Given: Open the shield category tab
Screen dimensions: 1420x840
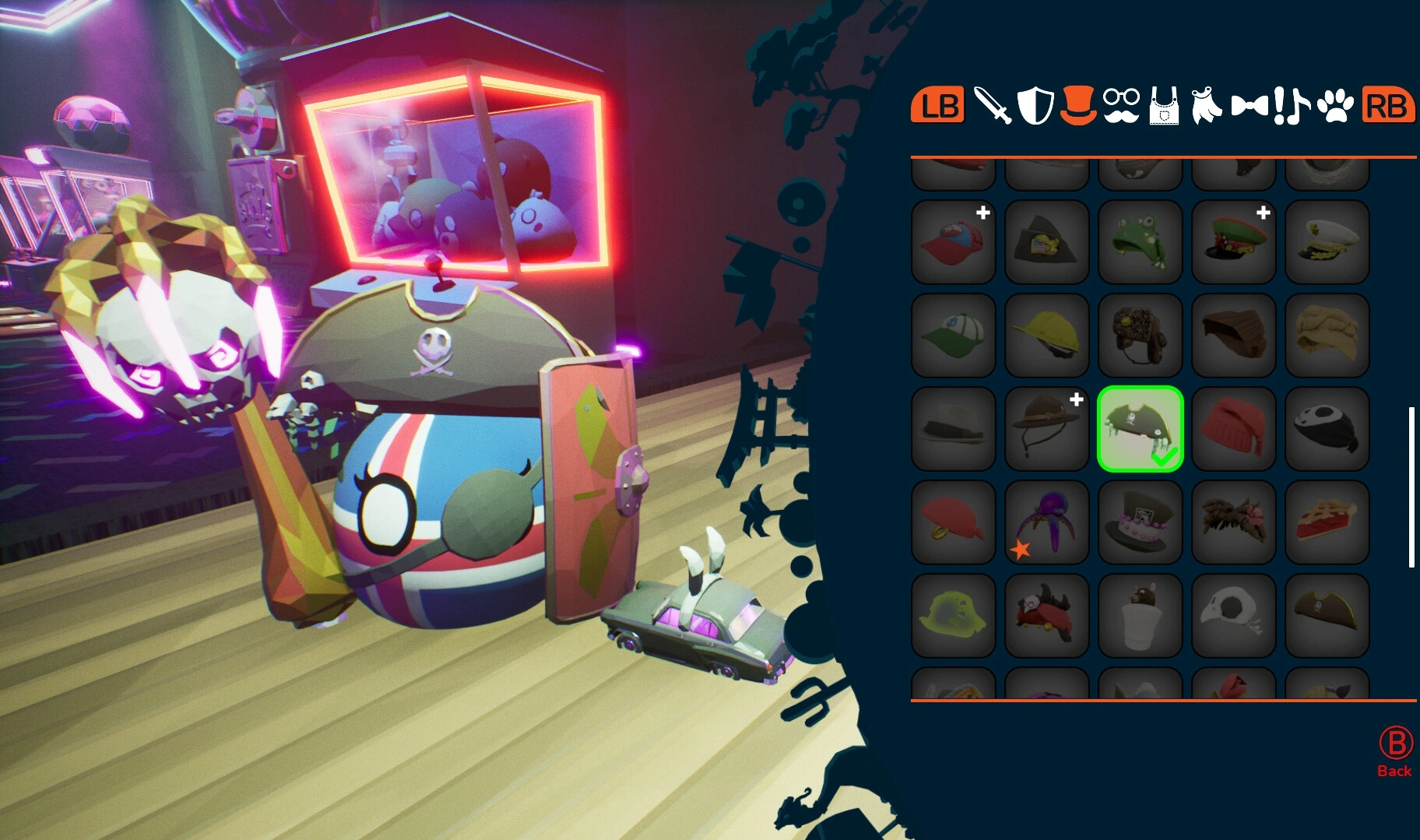Looking at the screenshot, I should coord(1035,106).
